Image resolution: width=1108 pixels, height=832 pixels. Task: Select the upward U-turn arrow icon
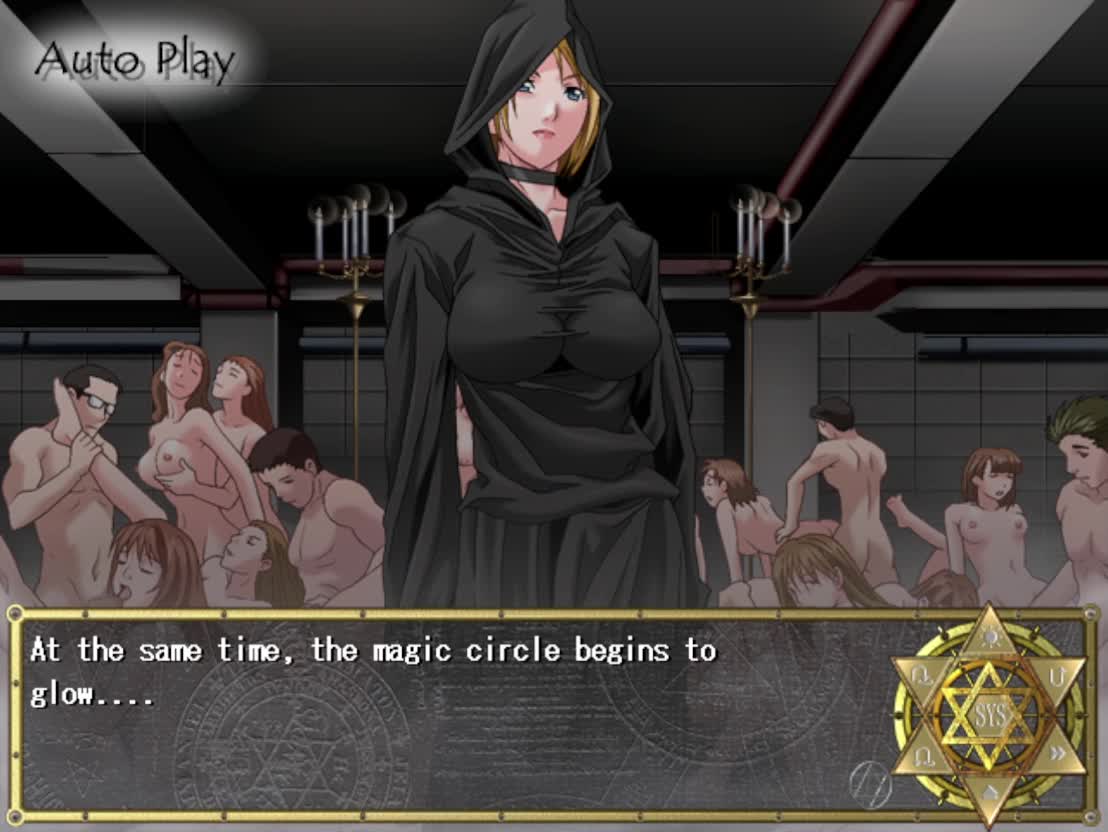click(x=1058, y=676)
